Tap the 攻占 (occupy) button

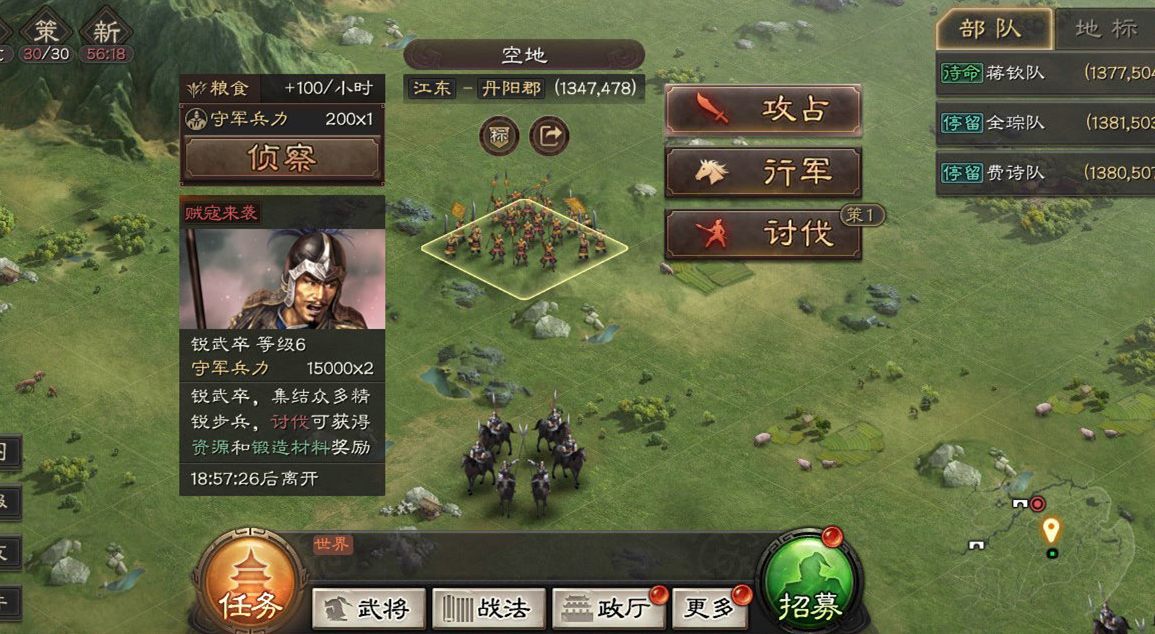tap(763, 110)
